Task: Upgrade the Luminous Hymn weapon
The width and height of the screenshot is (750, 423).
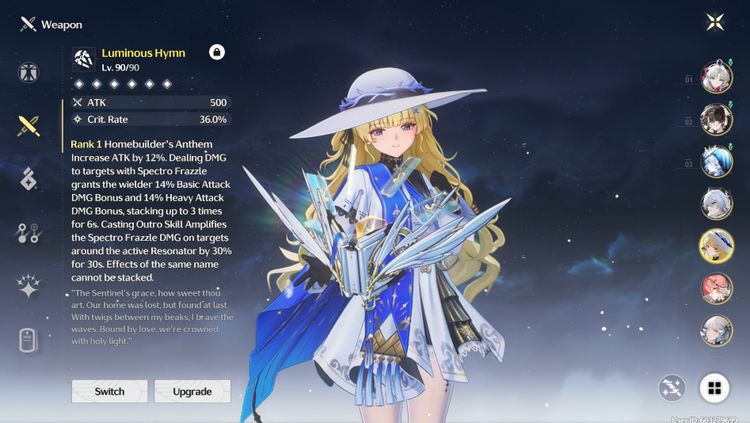Action: coord(192,391)
